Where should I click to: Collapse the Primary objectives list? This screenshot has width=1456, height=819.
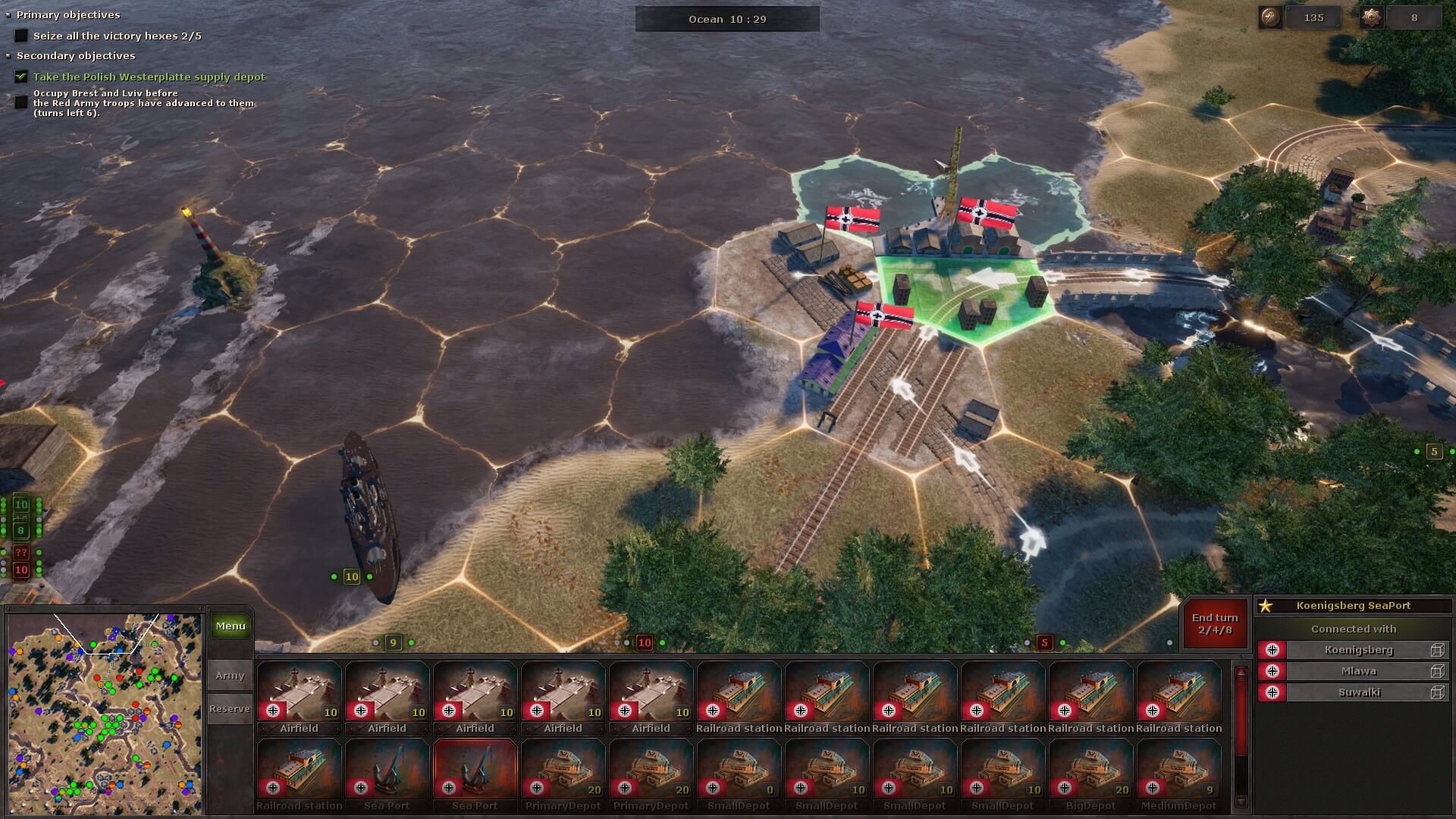8,14
